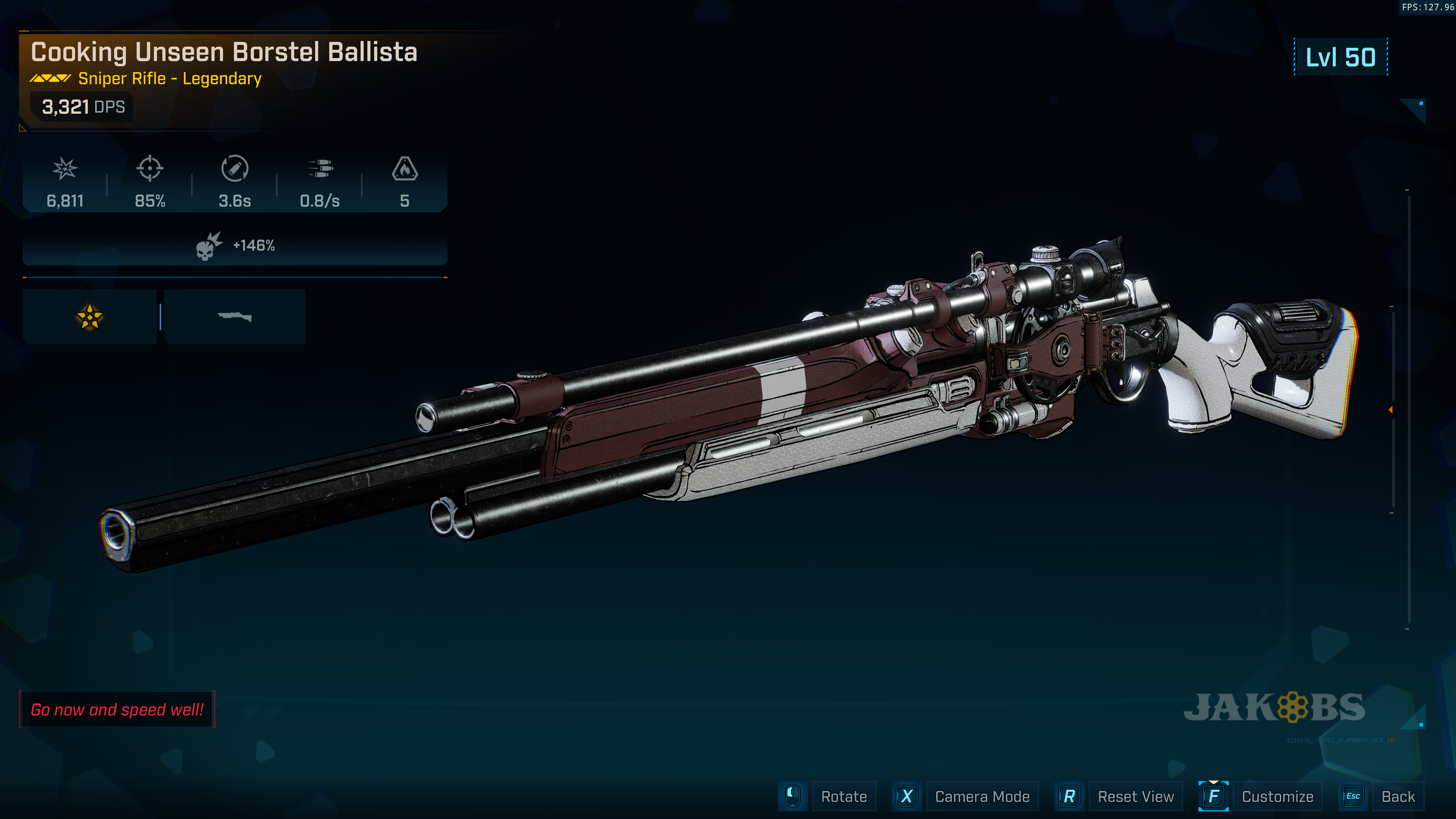Open the Customize option
The height and width of the screenshot is (819, 1456).
[x=1277, y=796]
